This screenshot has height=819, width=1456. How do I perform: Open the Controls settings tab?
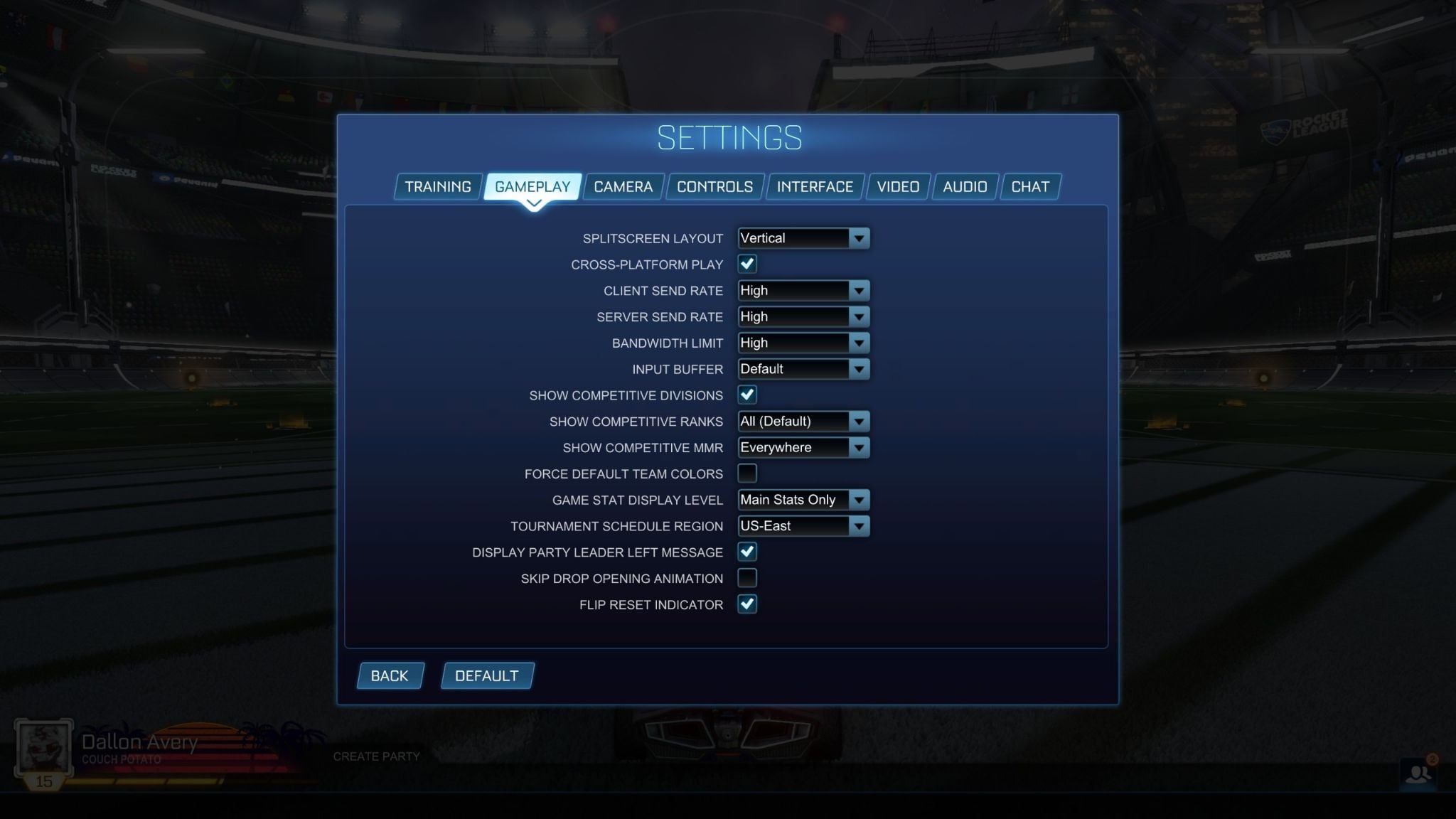pos(714,186)
